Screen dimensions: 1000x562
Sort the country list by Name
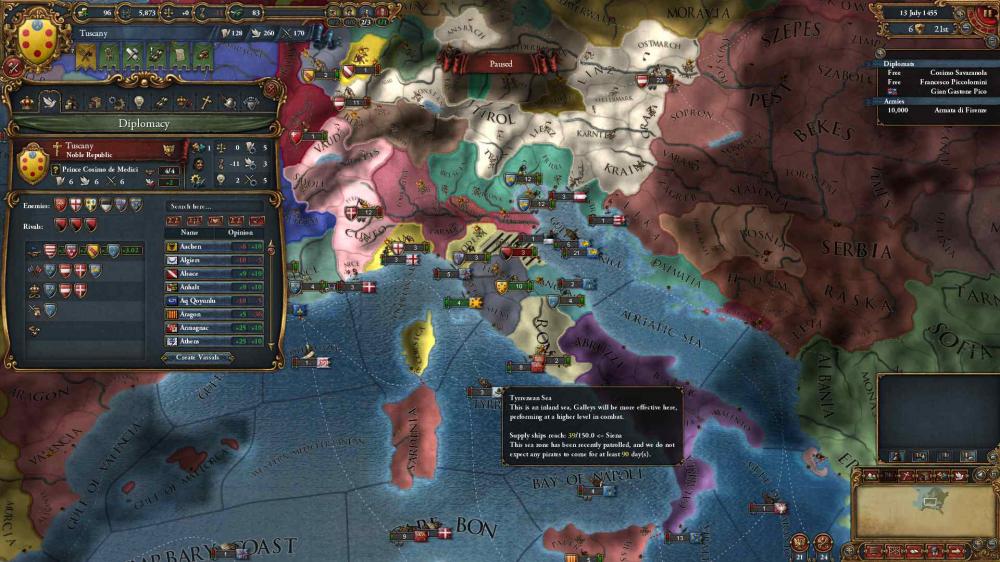click(x=190, y=230)
